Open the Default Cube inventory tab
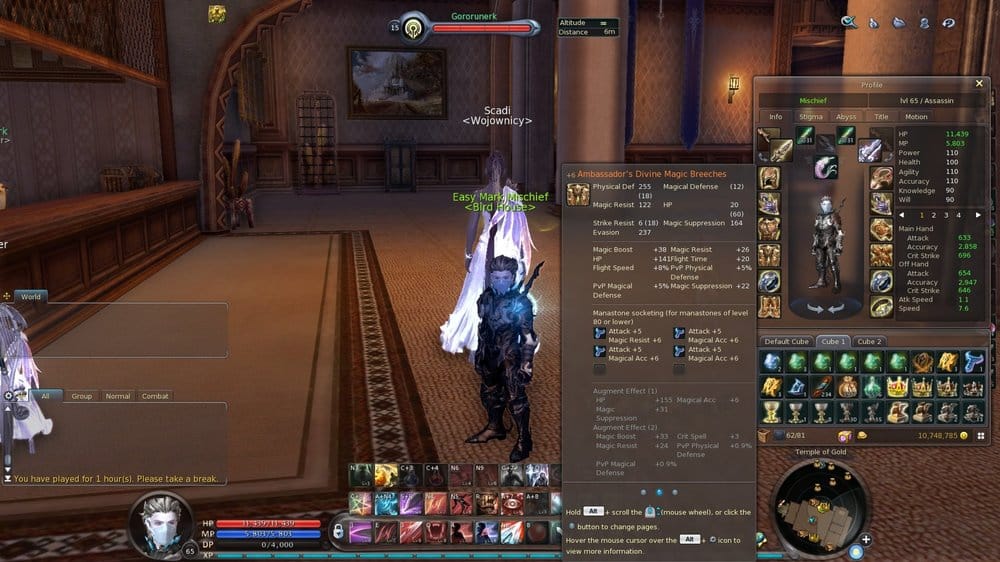Image resolution: width=1000 pixels, height=562 pixels. click(786, 341)
